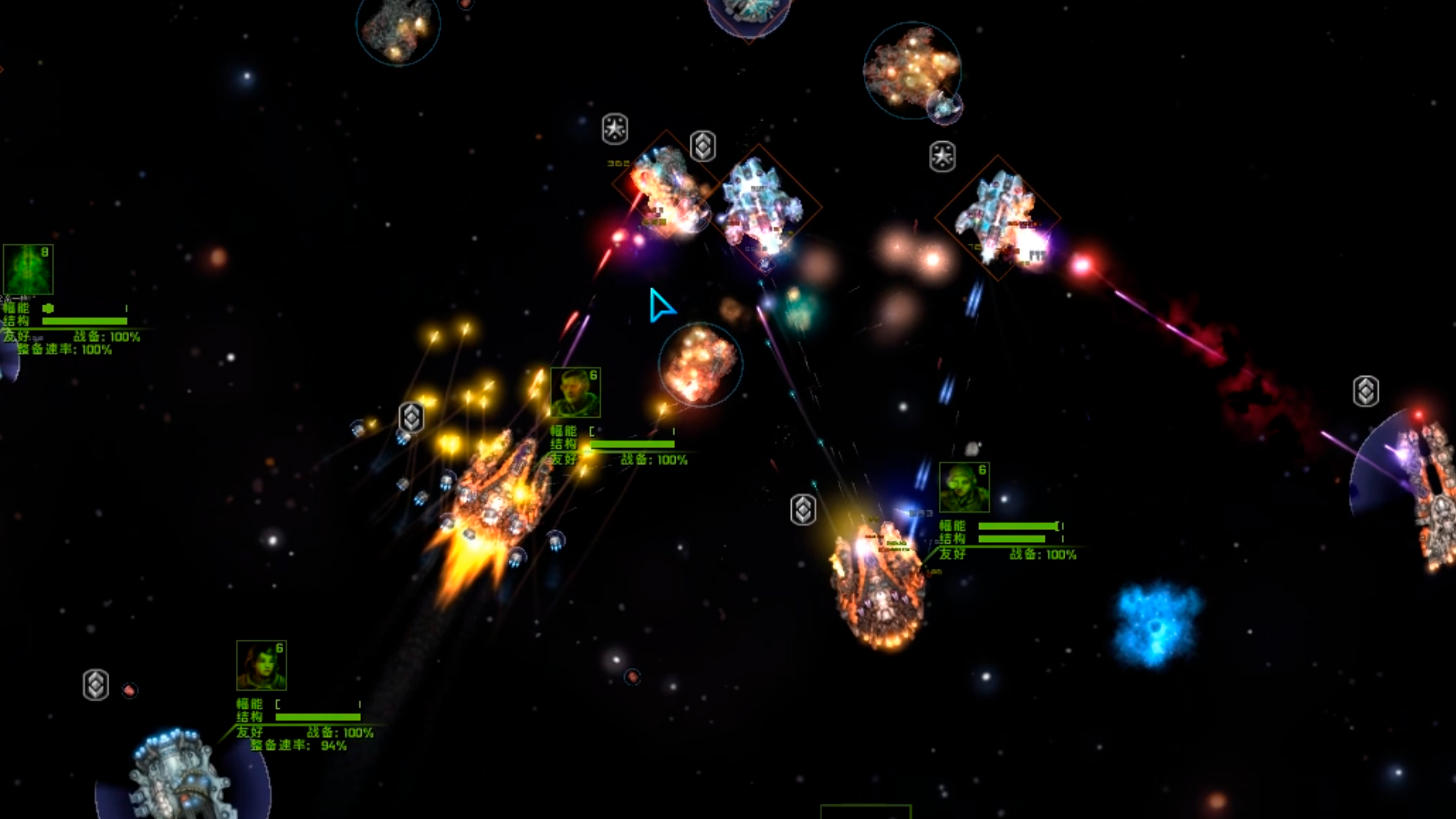Select the female officer portrait
The height and width of the screenshot is (819, 1456).
261,665
